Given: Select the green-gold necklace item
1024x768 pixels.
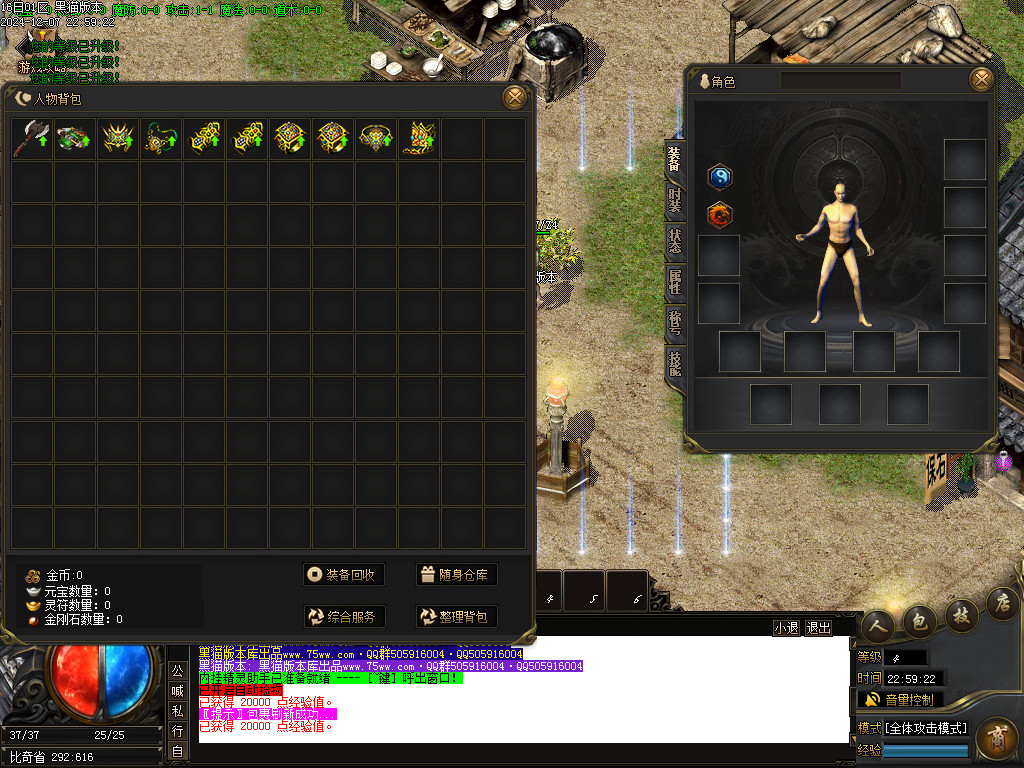Looking at the screenshot, I should click(x=161, y=139).
